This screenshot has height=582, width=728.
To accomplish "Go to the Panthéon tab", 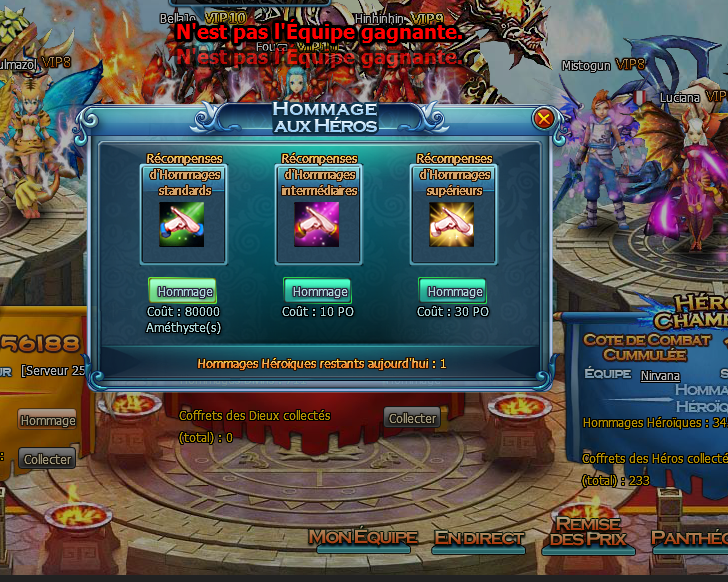I will pos(690,538).
